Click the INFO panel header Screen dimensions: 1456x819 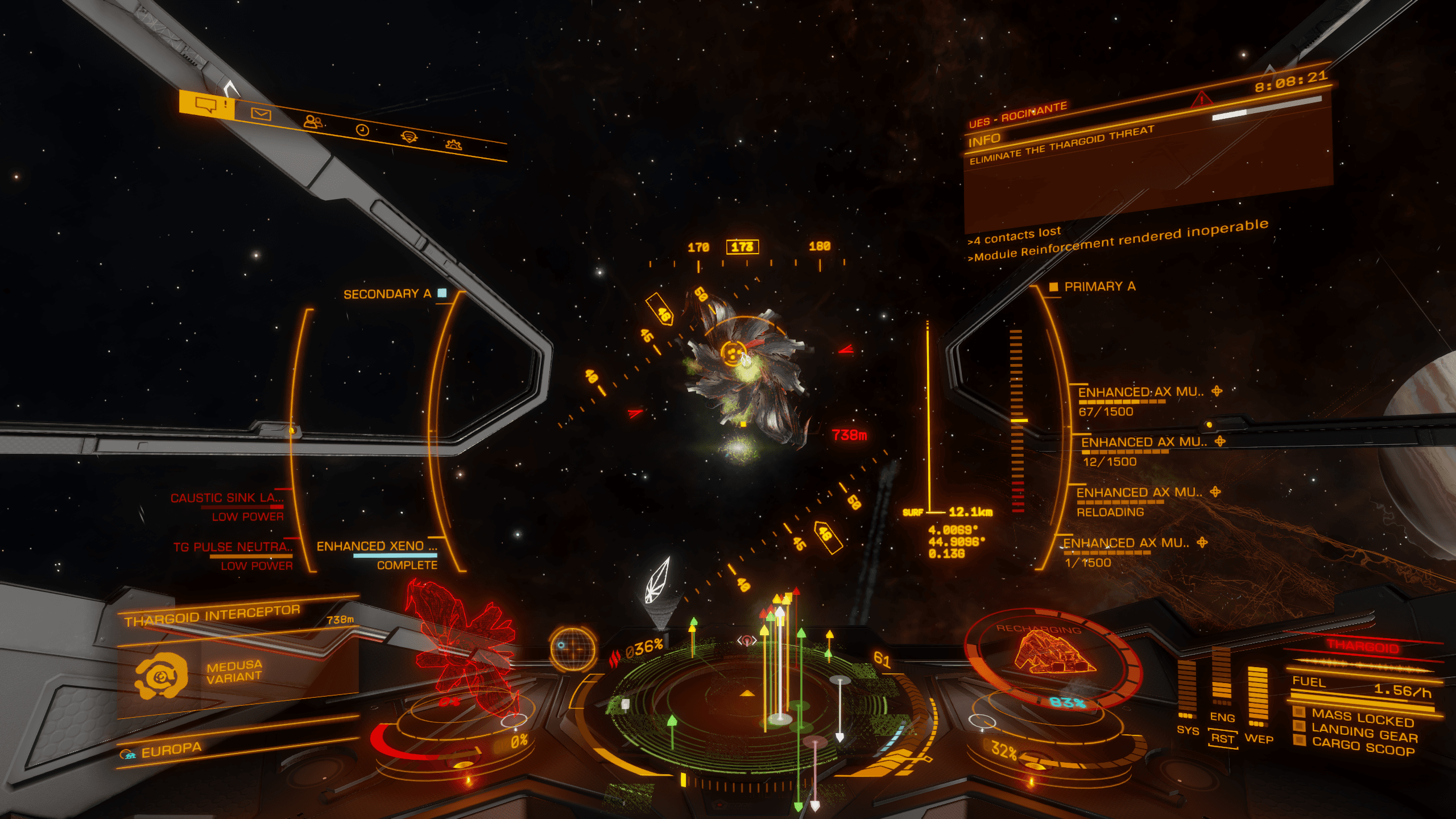(x=985, y=140)
